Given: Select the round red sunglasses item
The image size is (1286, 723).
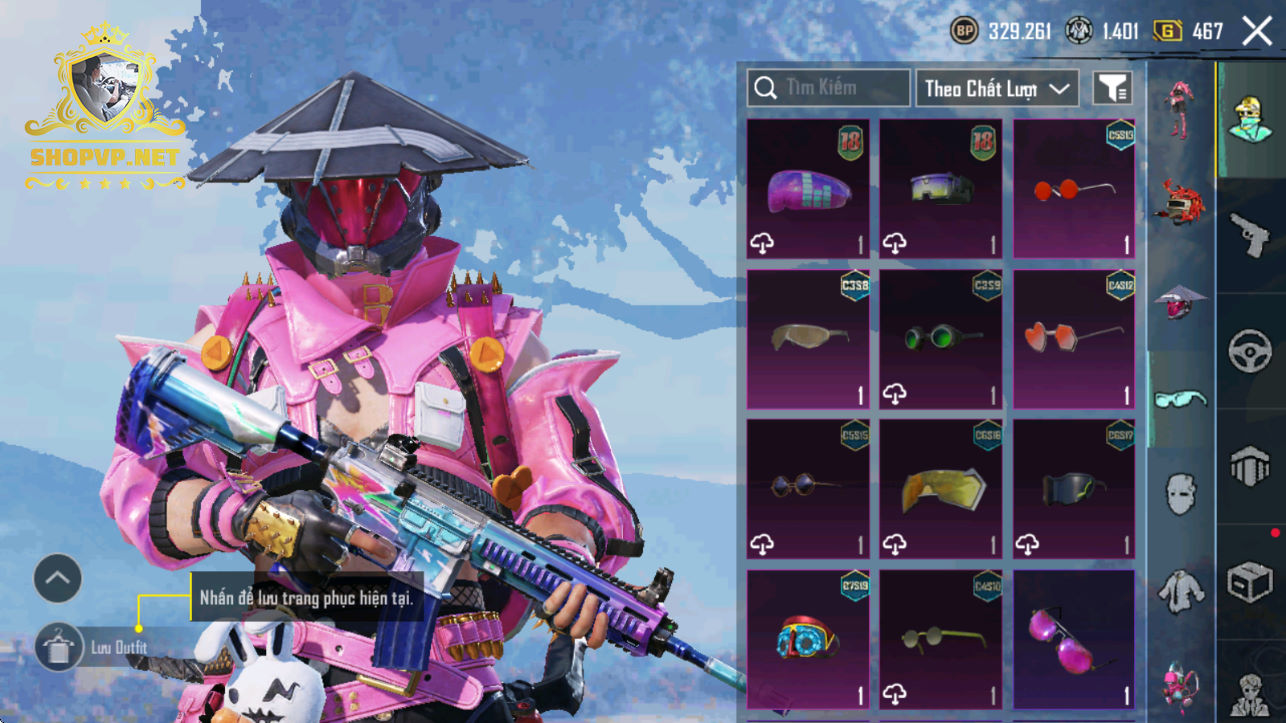Looking at the screenshot, I should pos(1074,189).
